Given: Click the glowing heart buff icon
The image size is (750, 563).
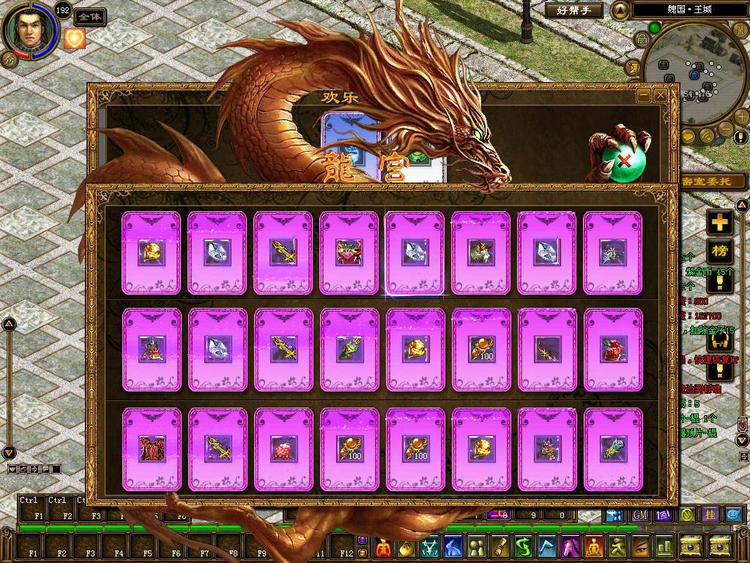Looking at the screenshot, I should (74, 39).
